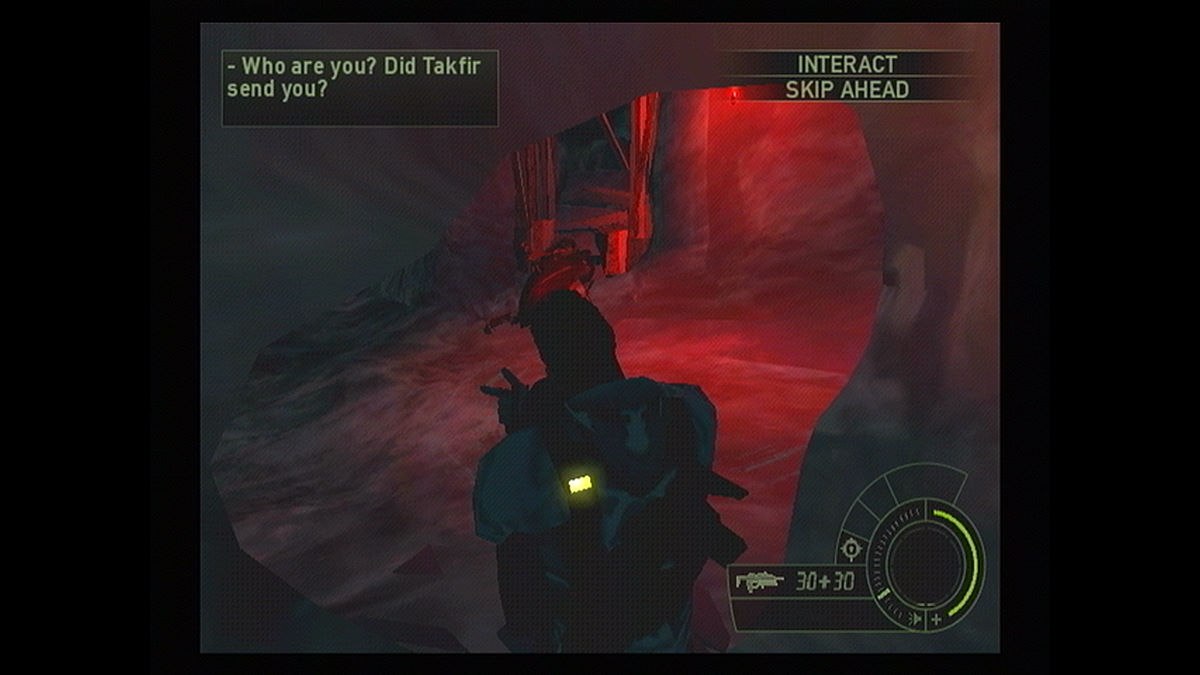The width and height of the screenshot is (1200, 675).
Task: Skip ahead in the interrogation dialogue
Action: click(847, 90)
